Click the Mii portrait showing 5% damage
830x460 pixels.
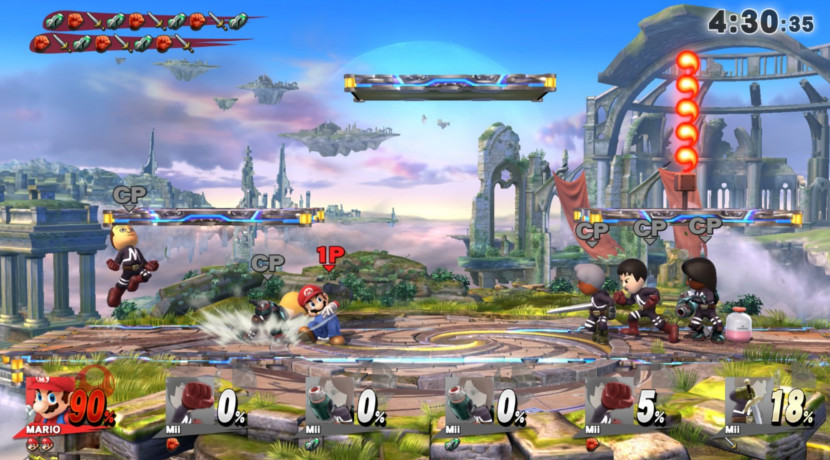(610, 403)
